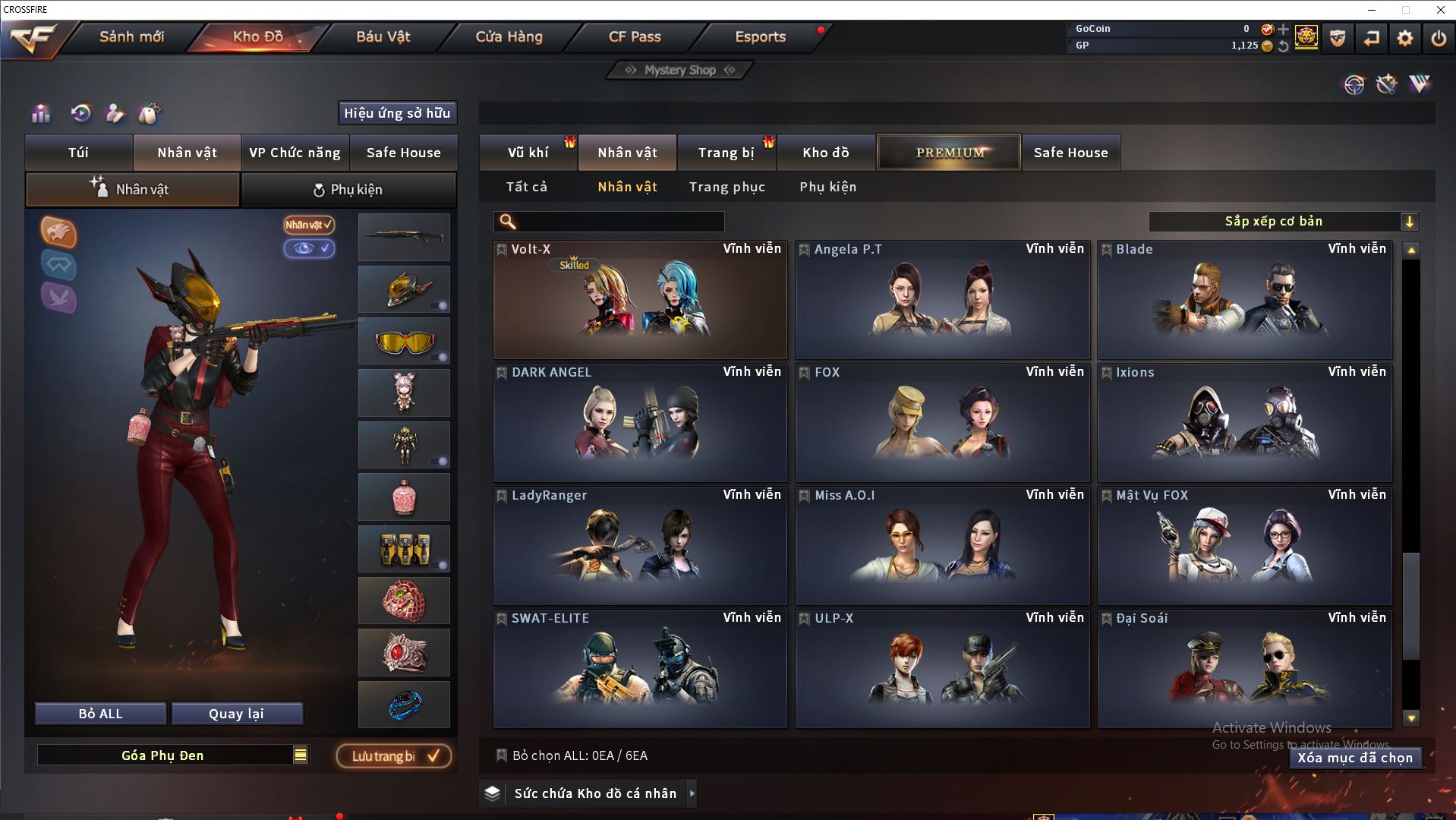The image size is (1456, 820).
Task: Switch to the PREMIUM tab
Action: (949, 153)
